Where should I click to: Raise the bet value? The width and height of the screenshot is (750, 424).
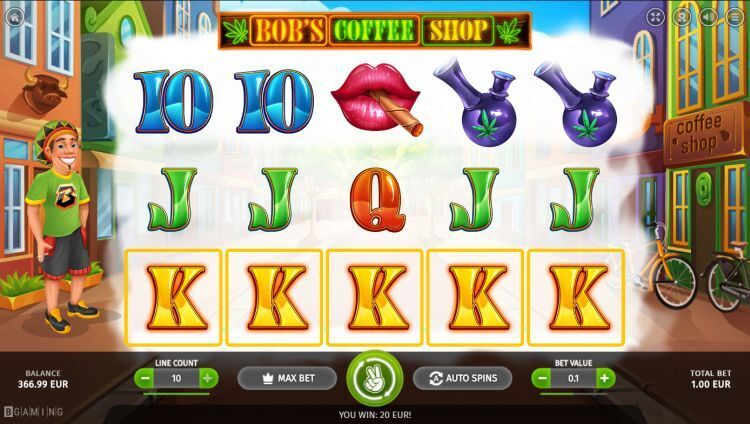tap(605, 378)
